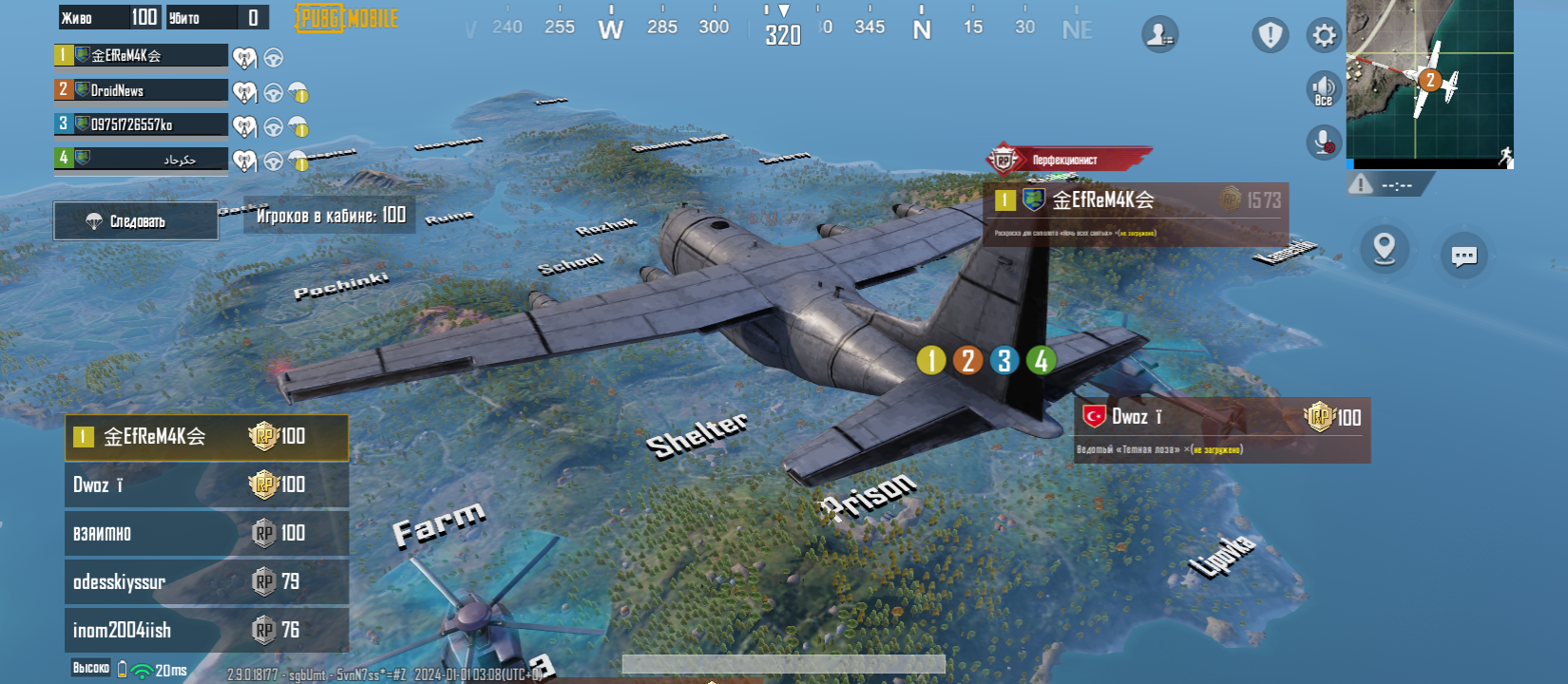Choose odesskiyssur row in RP ranking list
Screen dimensions: 1568x684
206,581
